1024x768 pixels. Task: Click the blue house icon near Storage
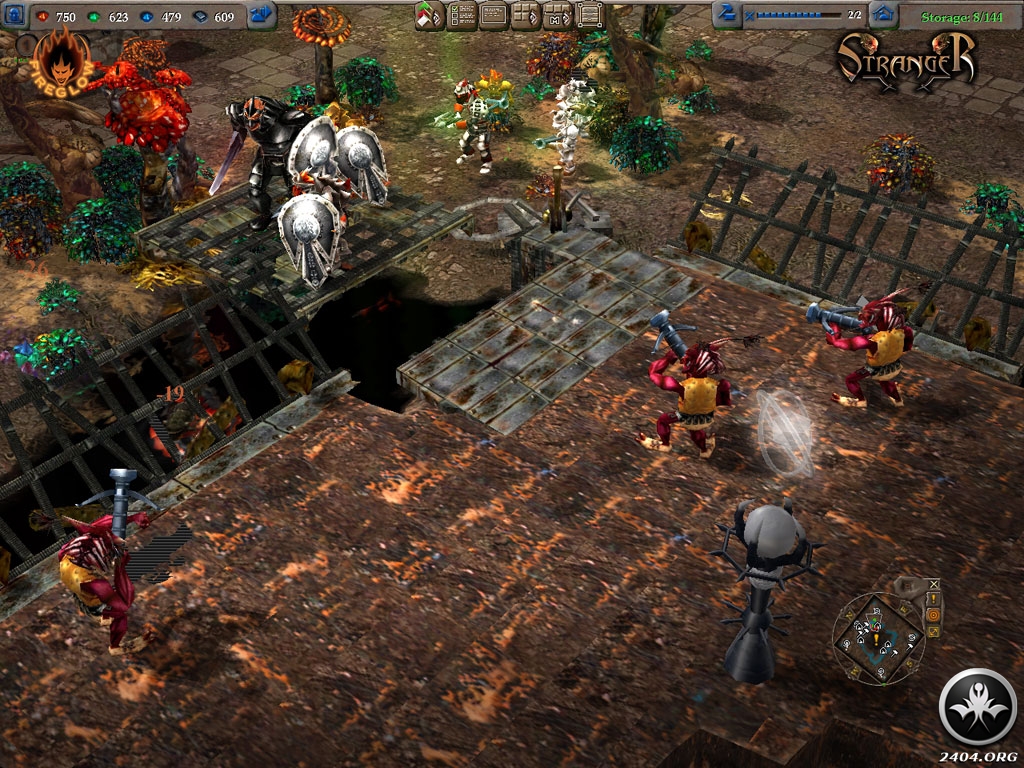(x=883, y=15)
